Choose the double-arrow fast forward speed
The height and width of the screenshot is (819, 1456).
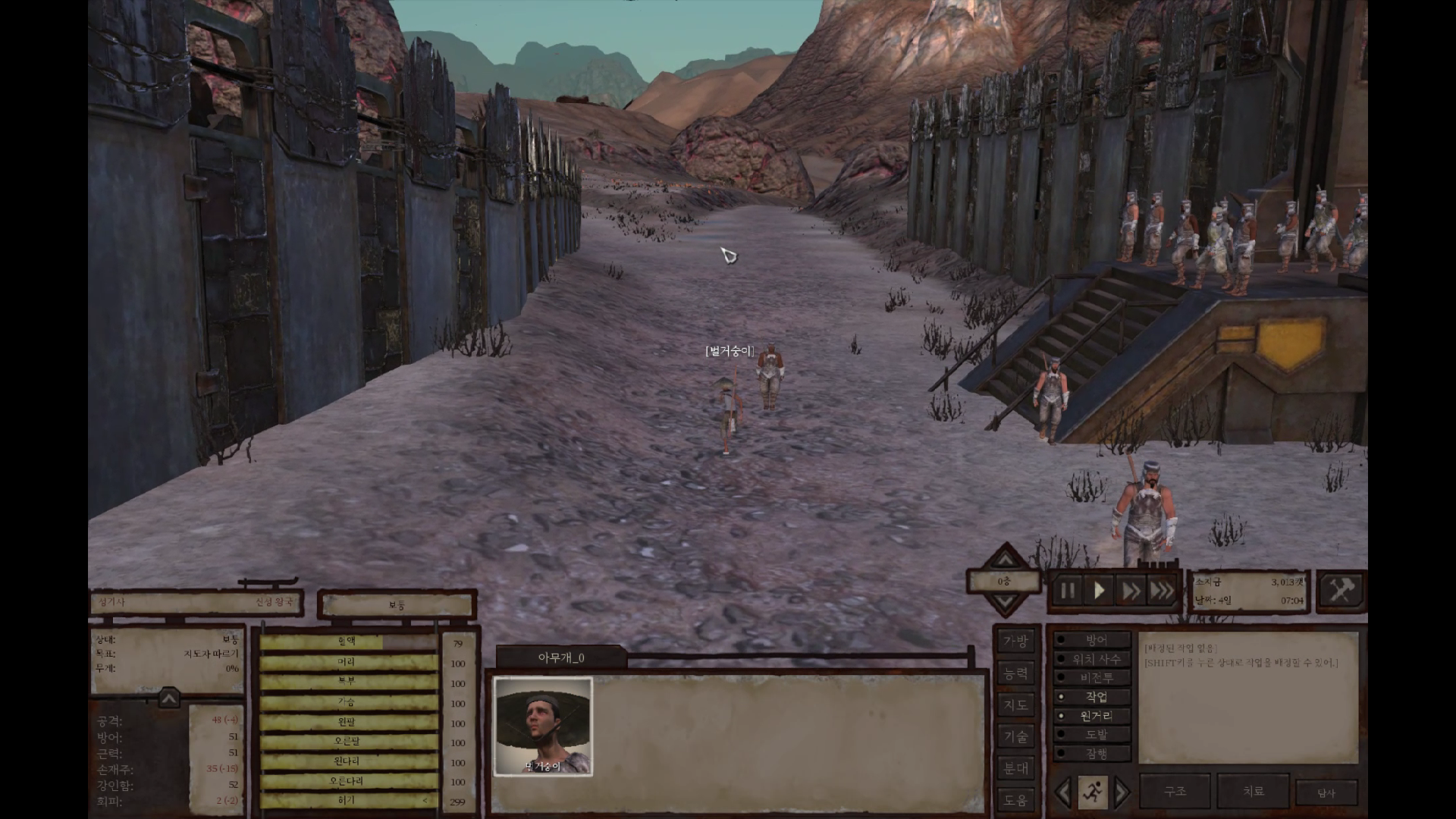pyautogui.click(x=1131, y=591)
